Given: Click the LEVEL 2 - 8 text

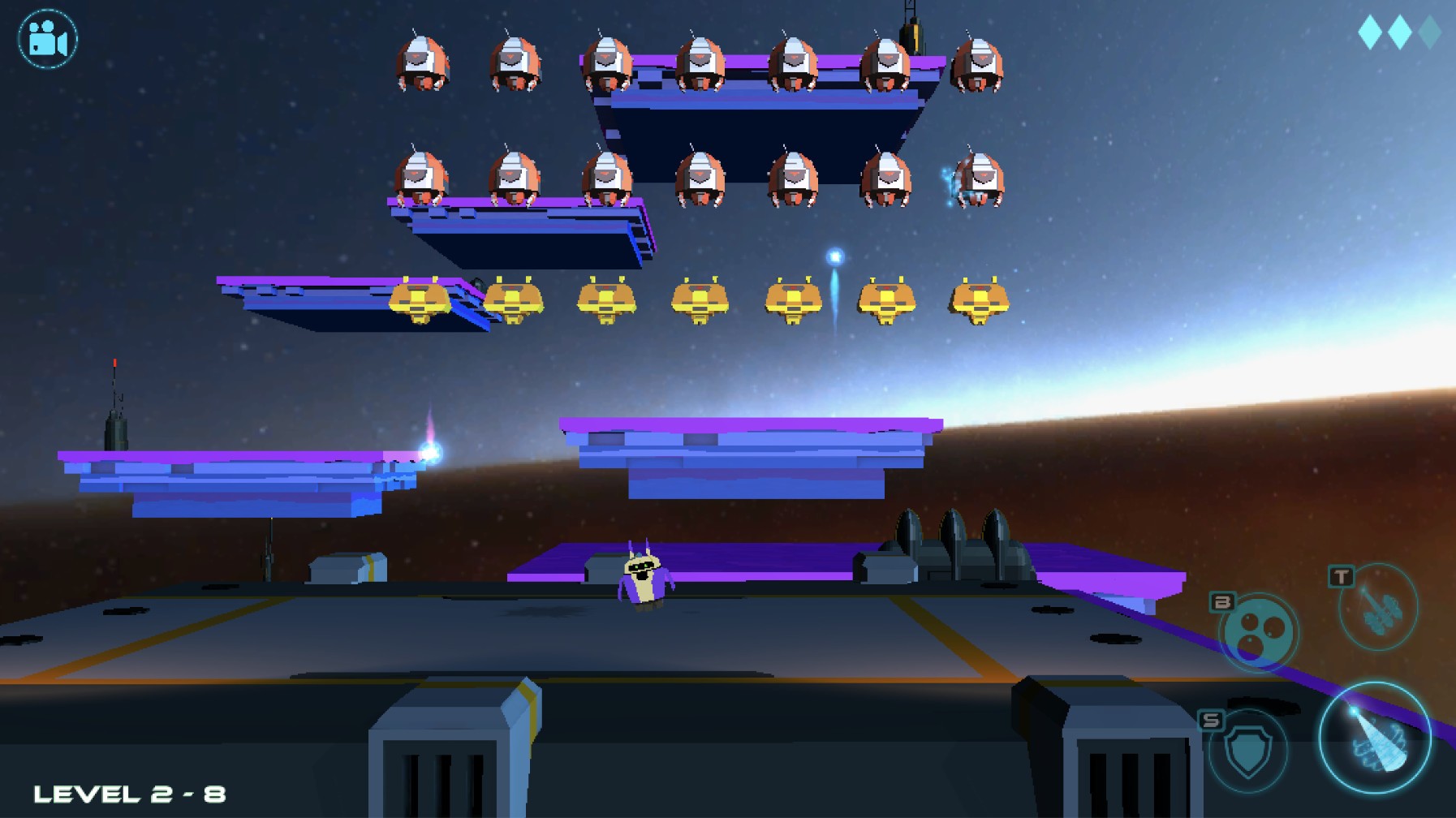Looking at the screenshot, I should coord(130,793).
